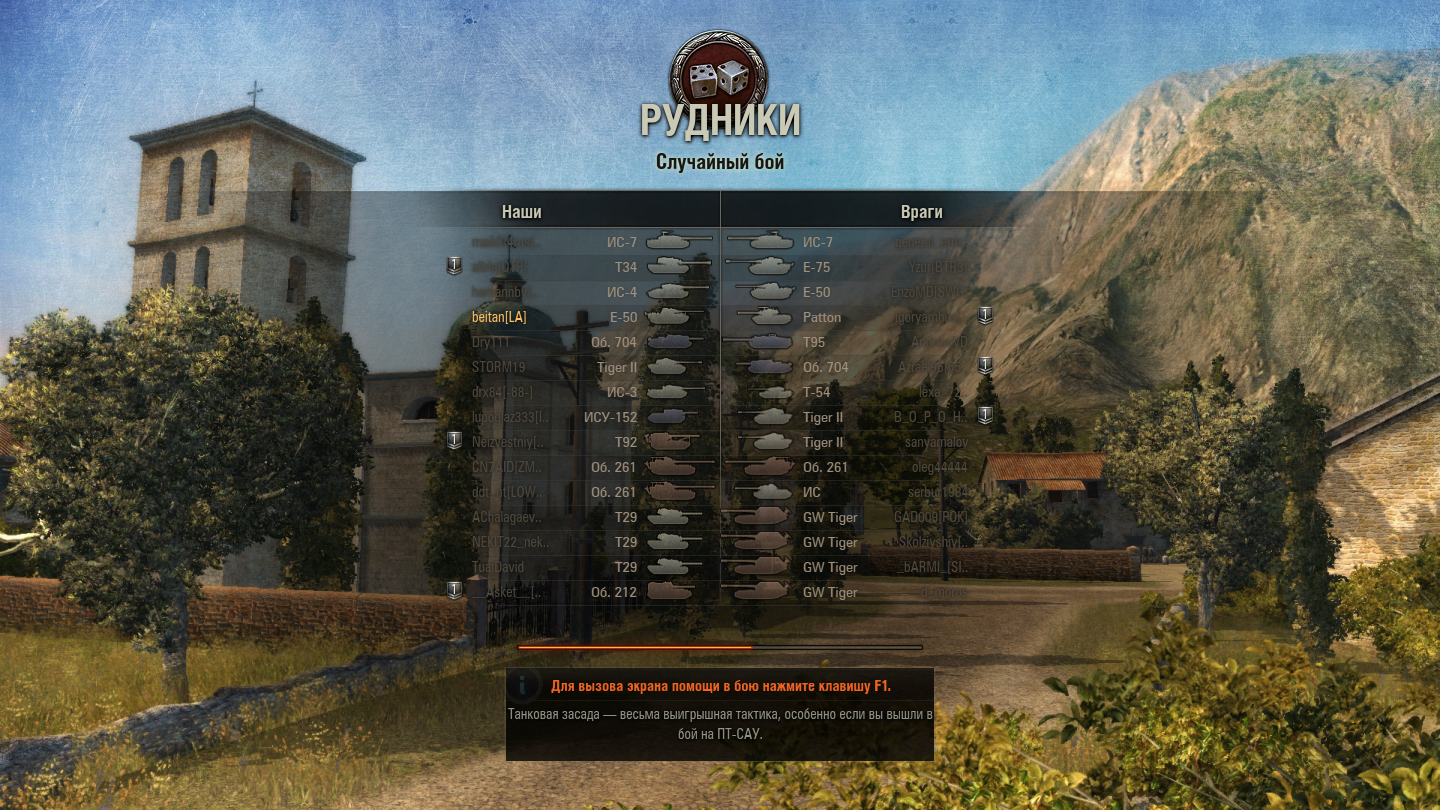Select Dry111's Об. 704 row

(580, 342)
